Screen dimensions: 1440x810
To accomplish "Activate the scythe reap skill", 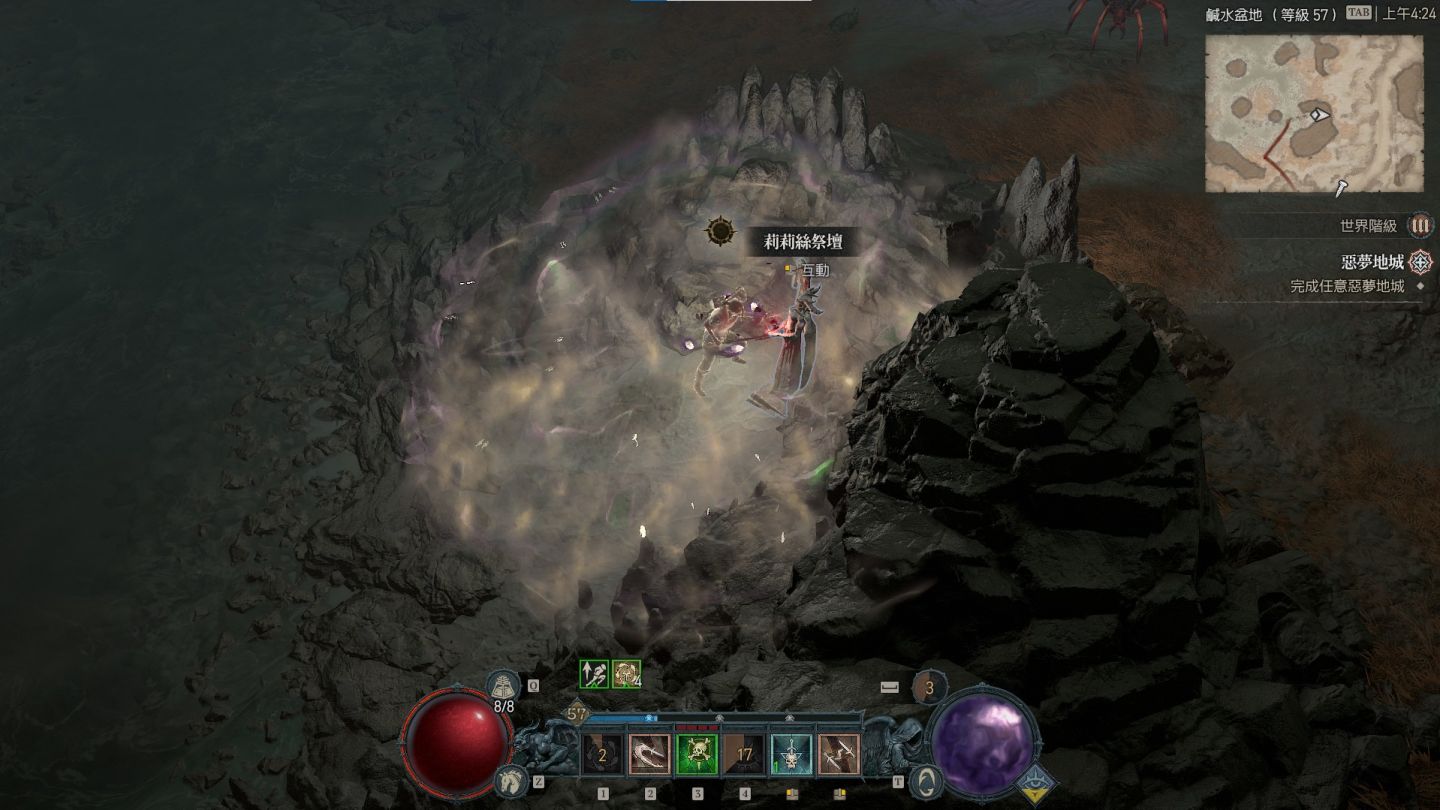I will pyautogui.click(x=650, y=755).
